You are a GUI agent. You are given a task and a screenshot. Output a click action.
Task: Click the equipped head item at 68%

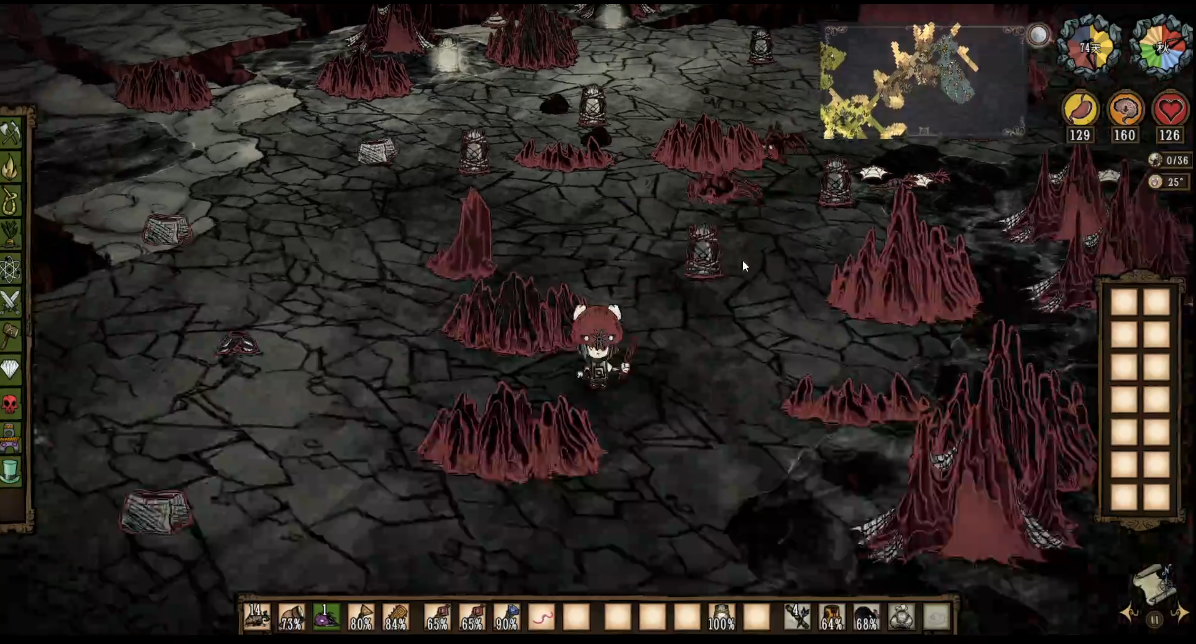point(867,616)
